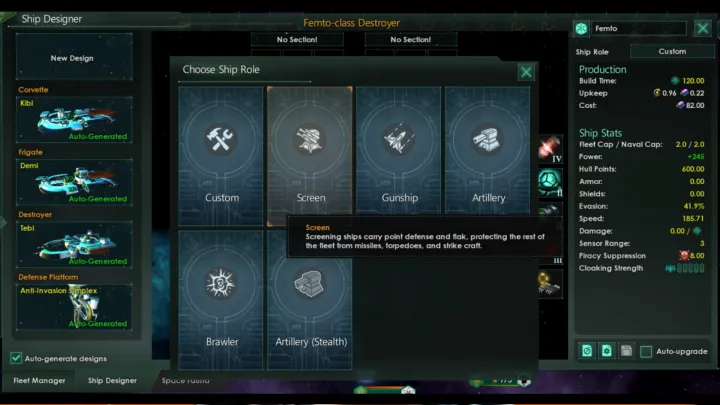
Task: Select the Custom ship role tile
Action: (222, 155)
